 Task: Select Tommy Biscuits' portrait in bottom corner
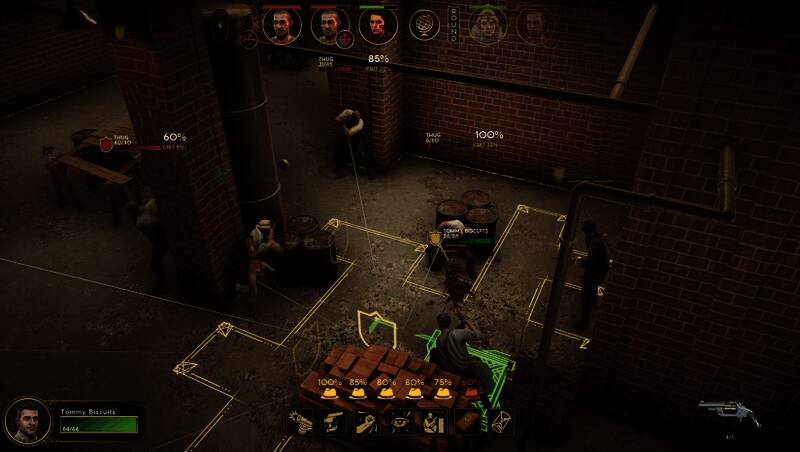27,422
